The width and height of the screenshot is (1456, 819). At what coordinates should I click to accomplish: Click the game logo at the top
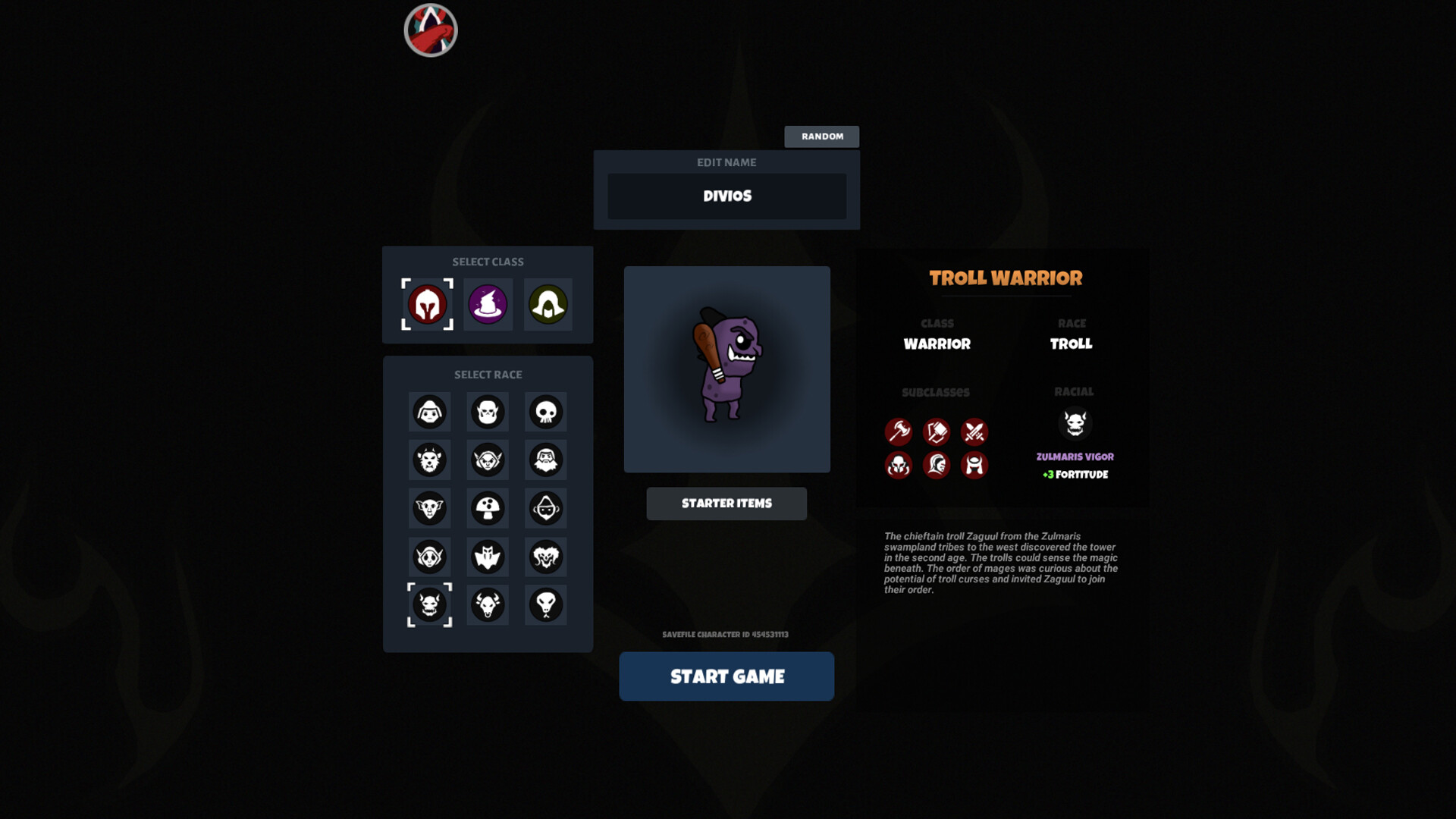point(429,30)
